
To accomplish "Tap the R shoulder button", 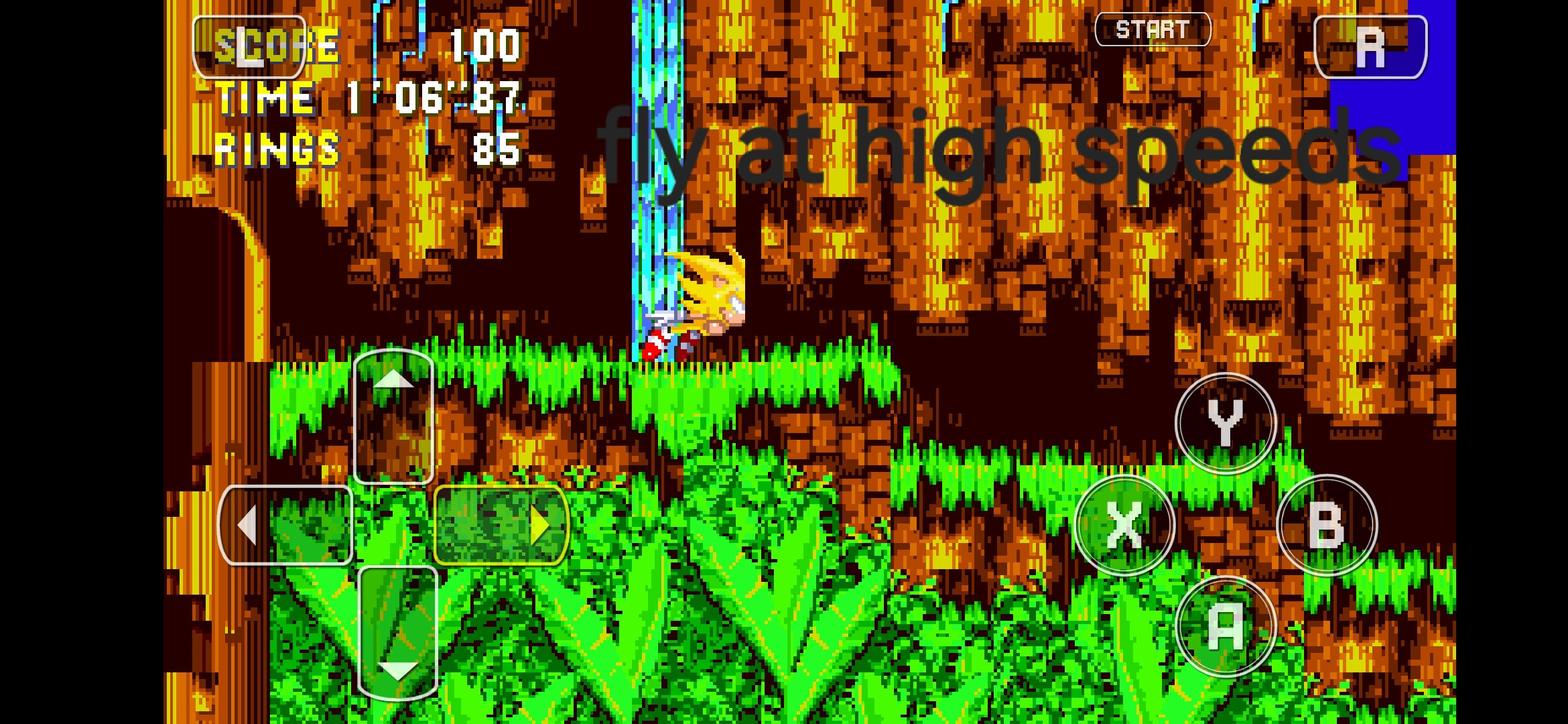I will click(1371, 48).
